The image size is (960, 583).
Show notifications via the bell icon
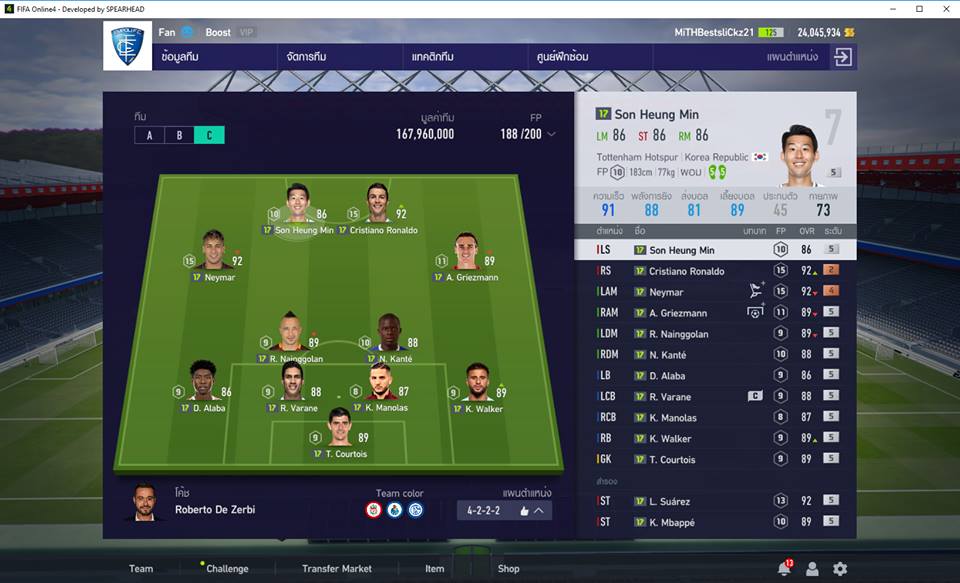click(784, 568)
